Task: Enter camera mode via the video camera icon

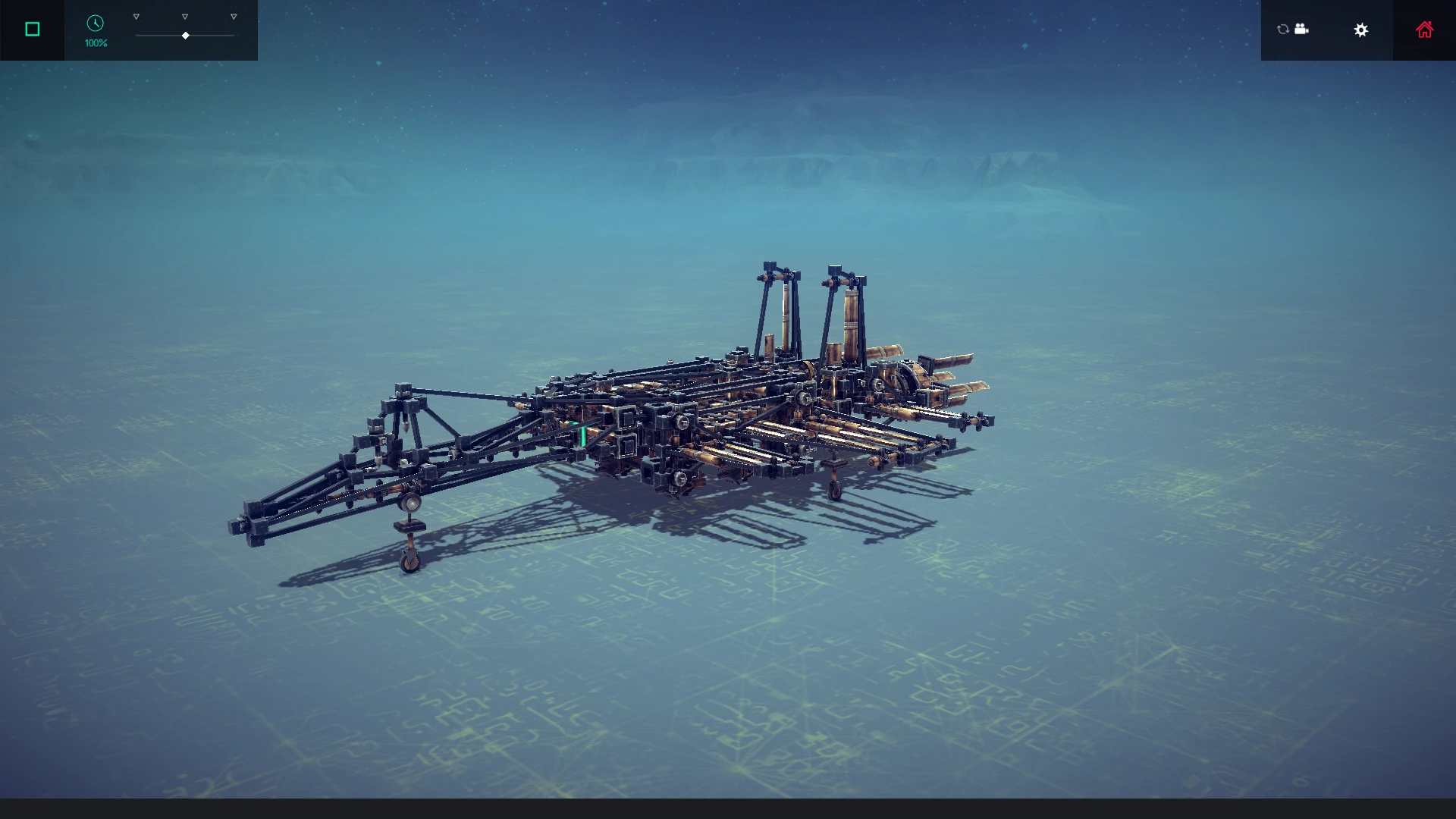Action: click(1302, 30)
